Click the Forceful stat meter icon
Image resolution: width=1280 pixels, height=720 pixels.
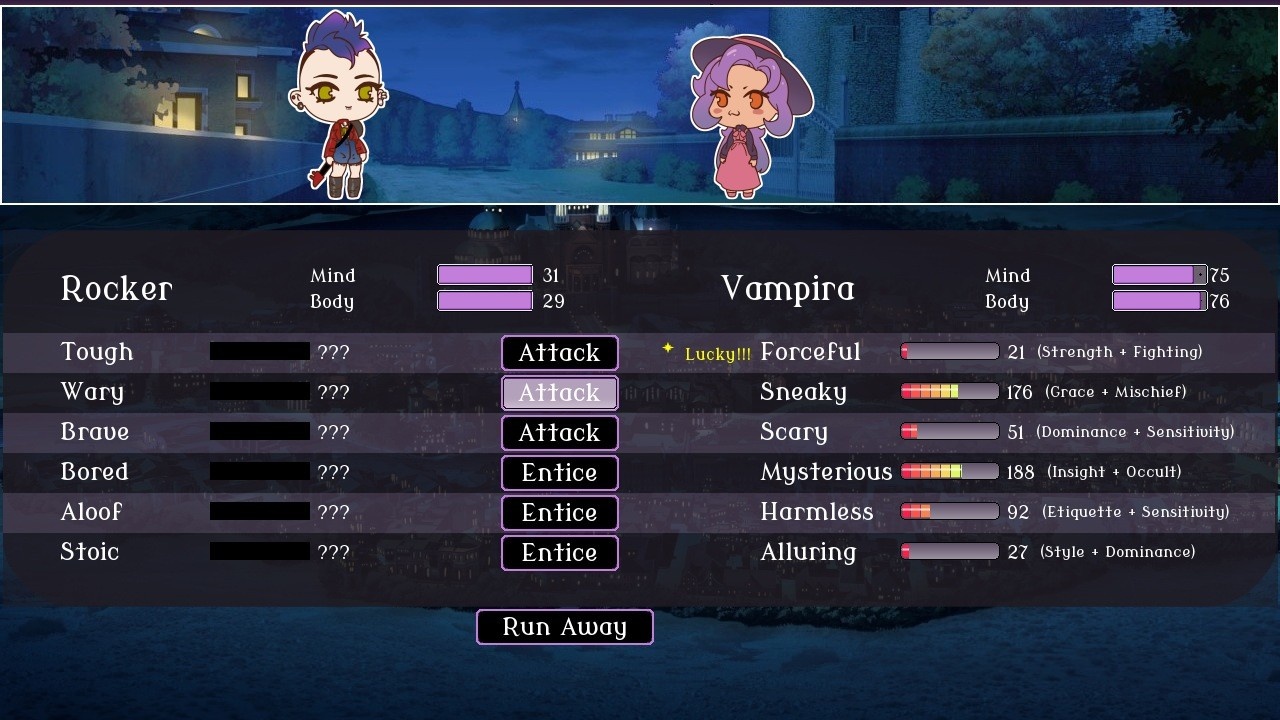(948, 351)
